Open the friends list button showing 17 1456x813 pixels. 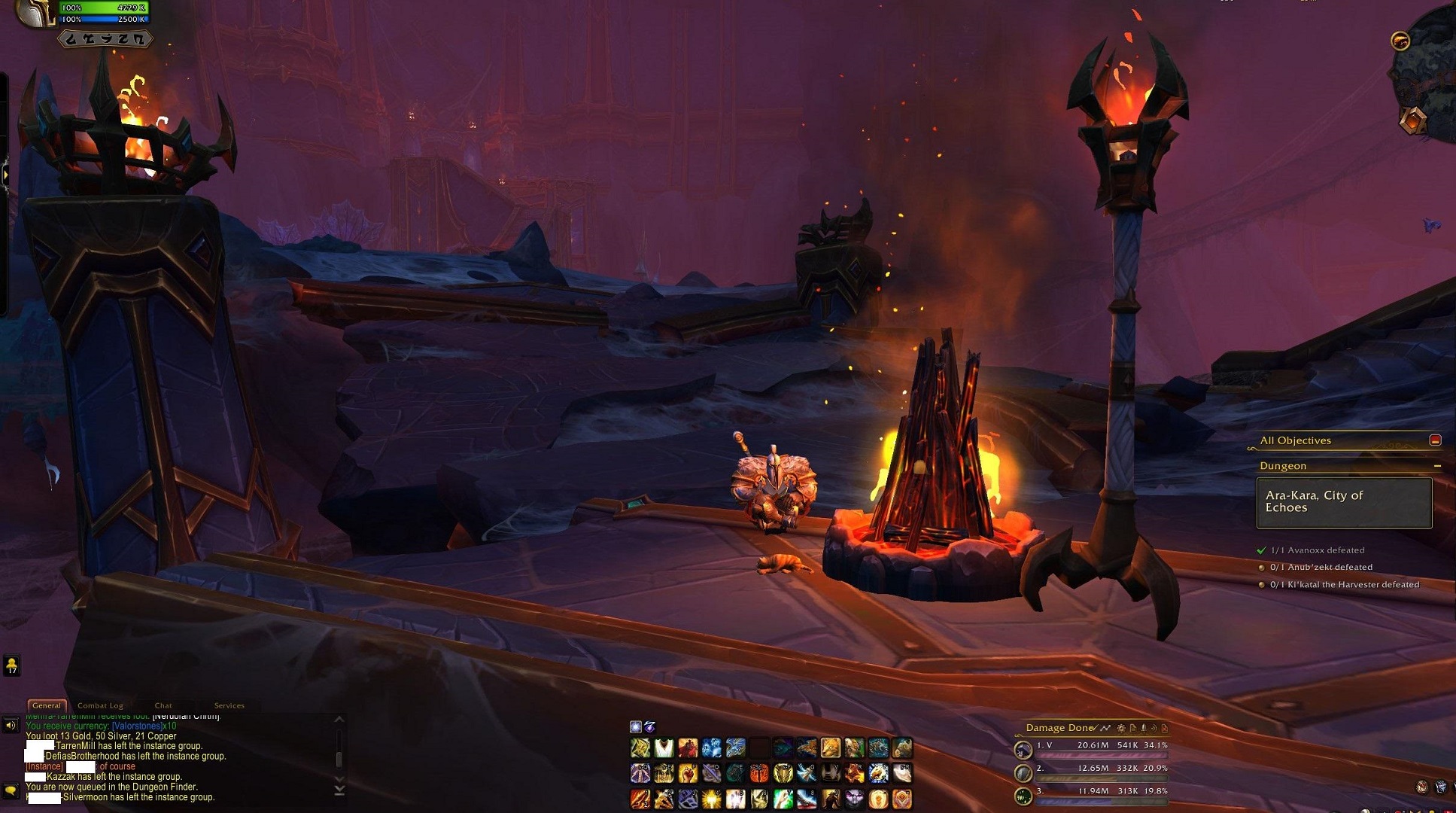[x=11, y=665]
